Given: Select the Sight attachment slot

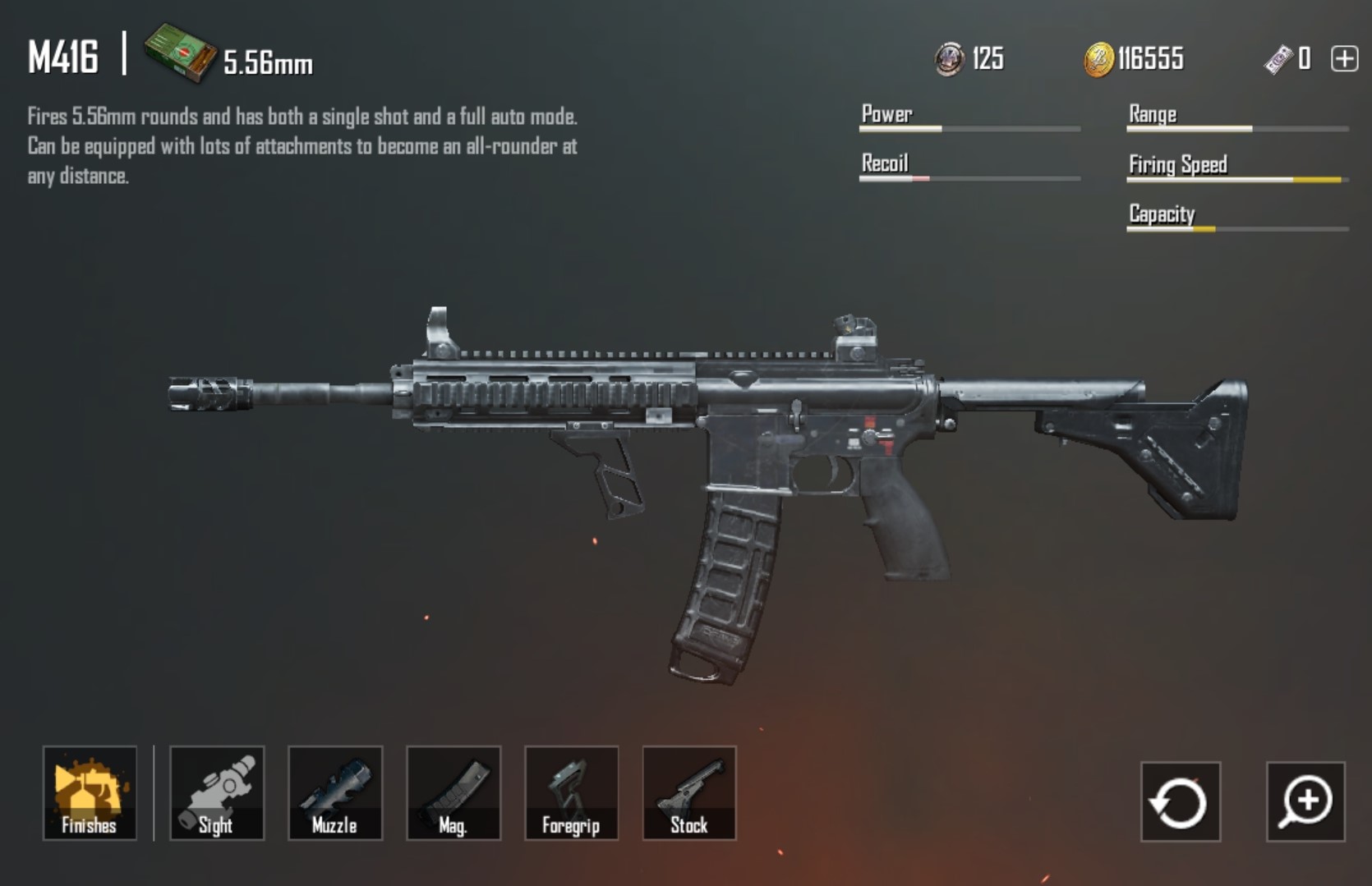Looking at the screenshot, I should 217,793.
